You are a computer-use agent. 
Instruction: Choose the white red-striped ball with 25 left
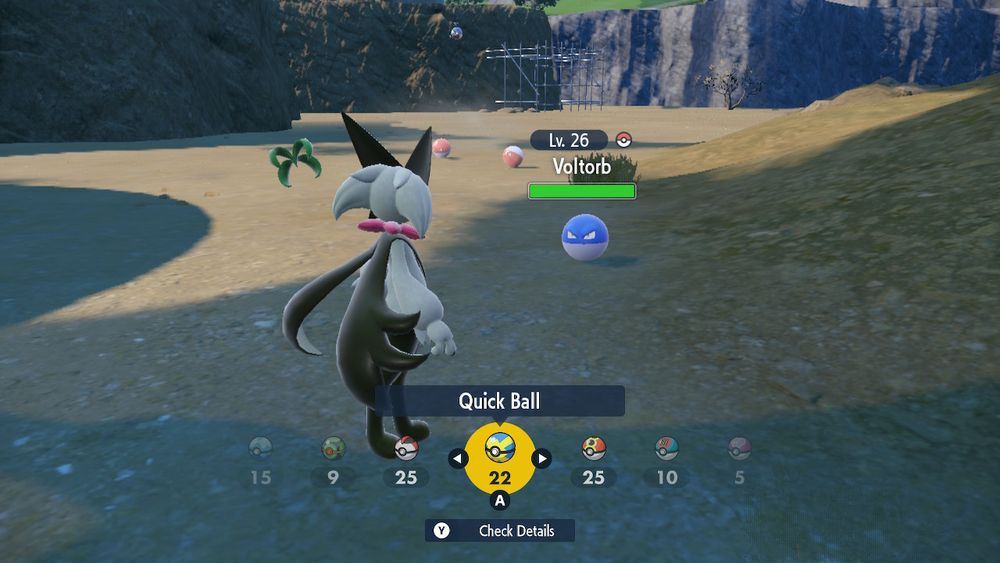click(x=406, y=450)
